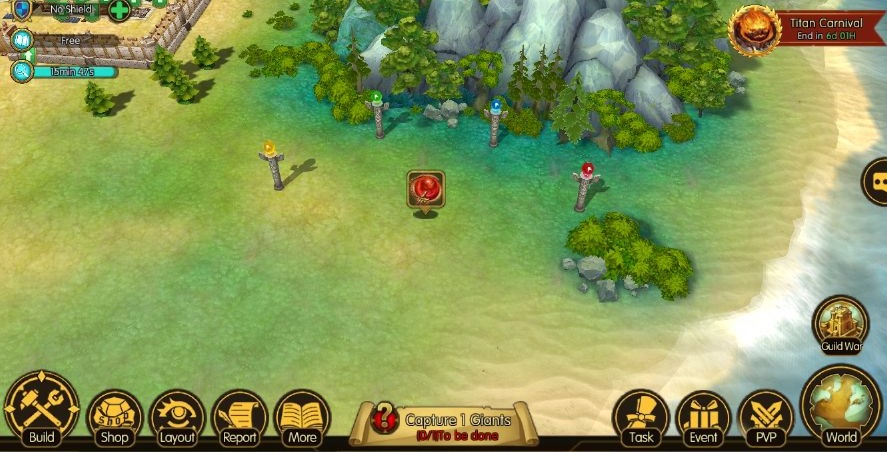The image size is (887, 452).
Task: Tap the magnifier research timer icon
Action: tap(22, 71)
